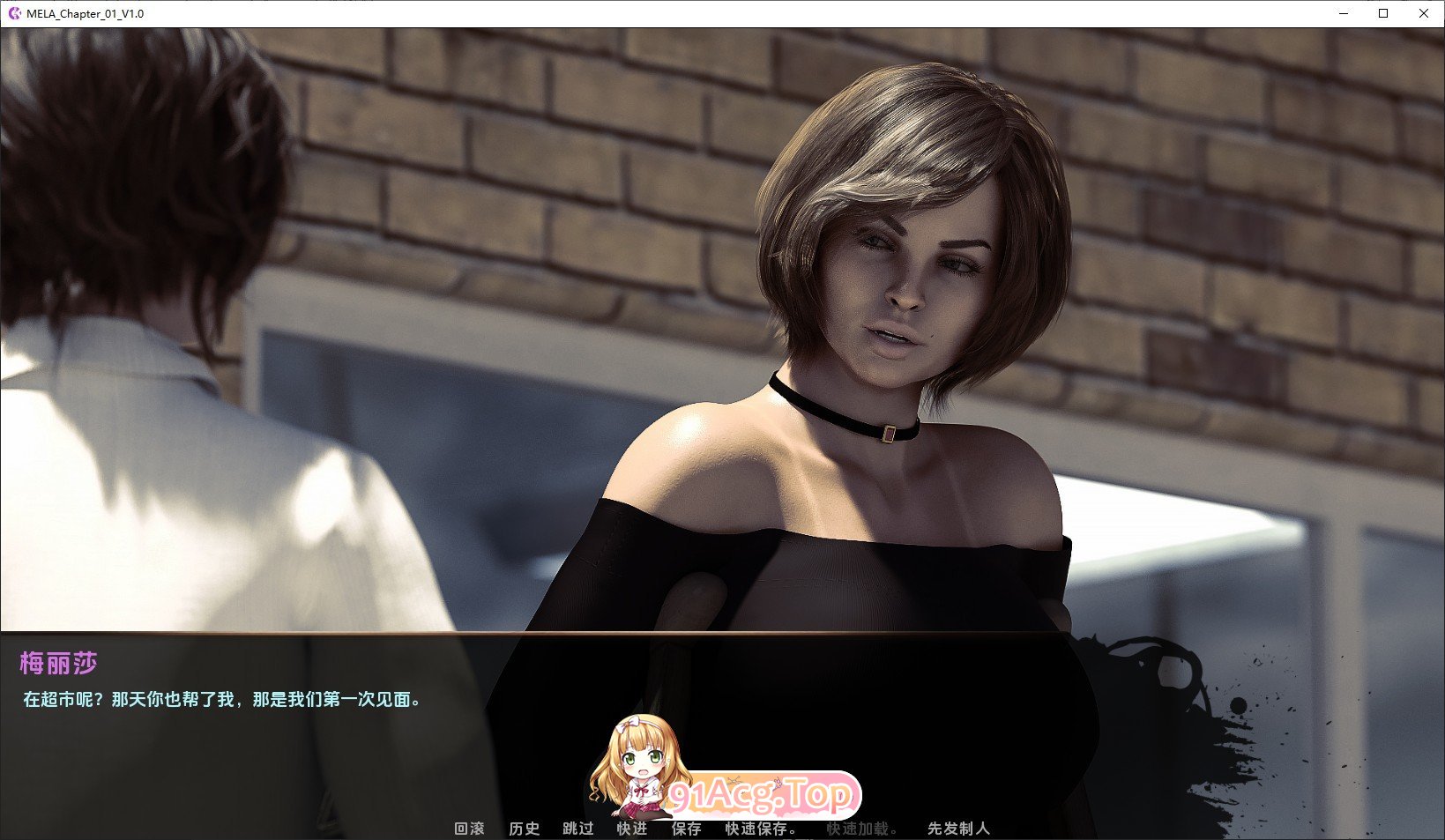The width and height of the screenshot is (1445, 840).
Task: Perform a 快速保存 quick save
Action: [x=758, y=829]
